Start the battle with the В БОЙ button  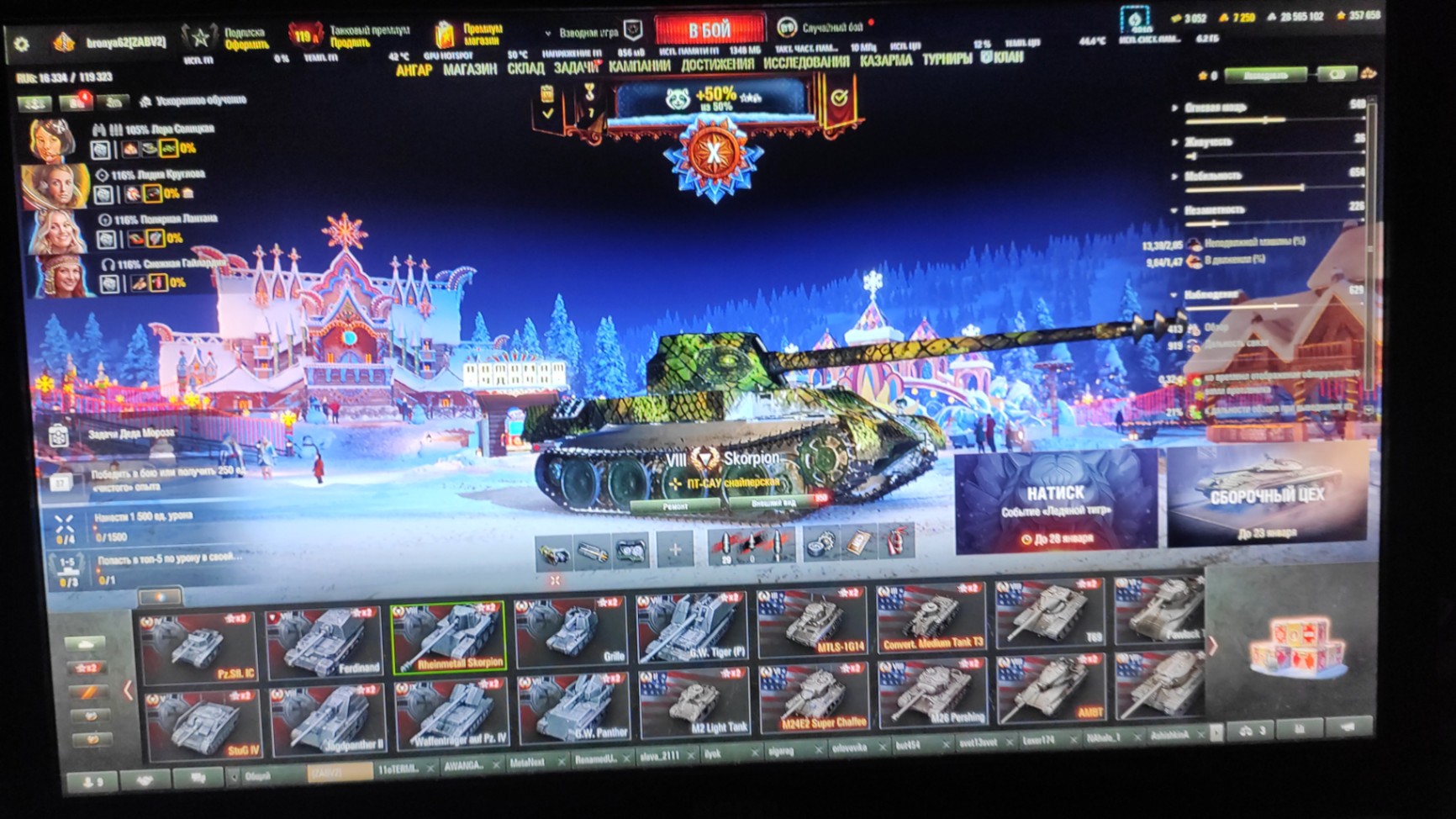click(710, 30)
